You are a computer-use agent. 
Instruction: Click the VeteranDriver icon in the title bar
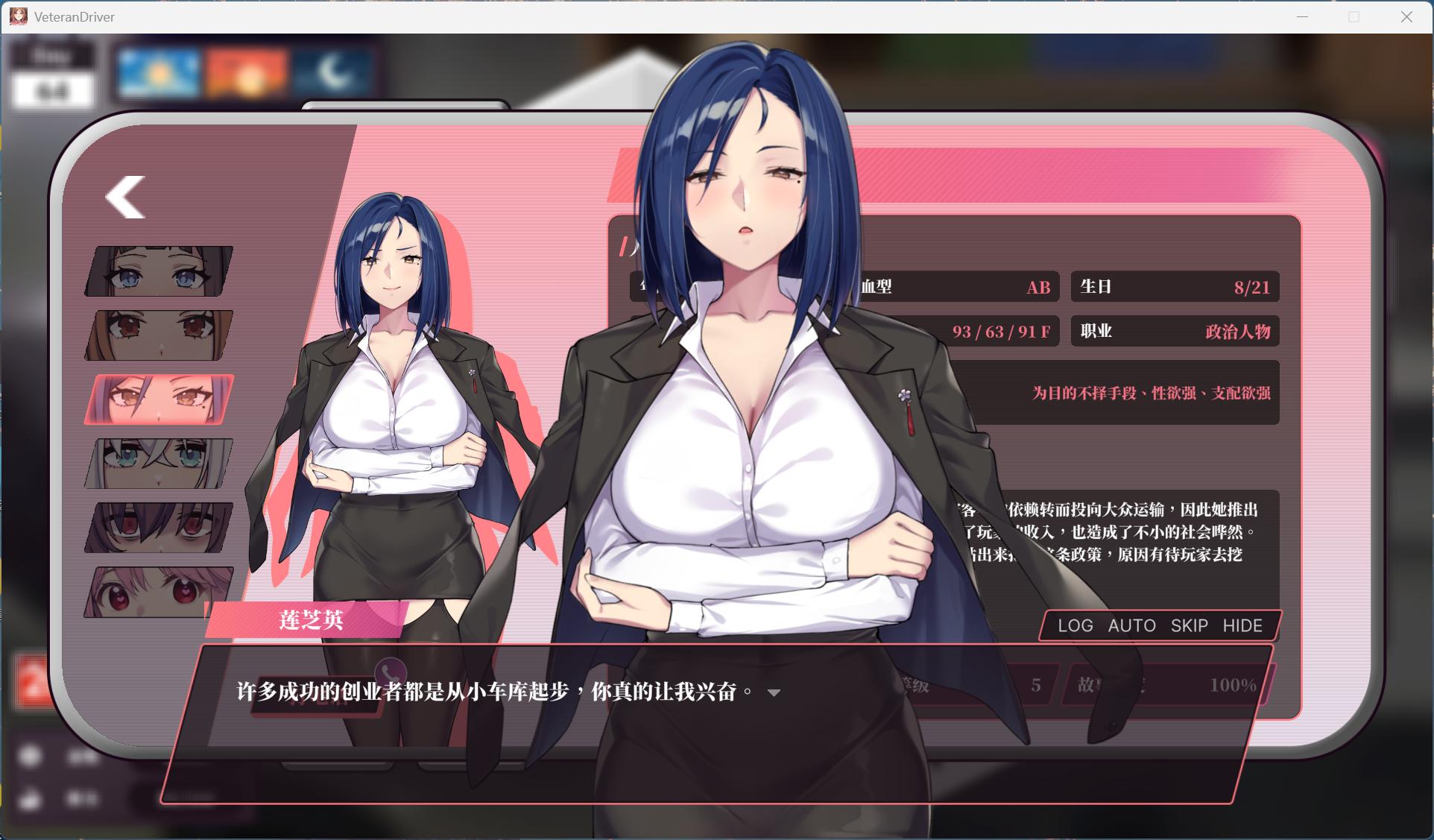(18, 16)
